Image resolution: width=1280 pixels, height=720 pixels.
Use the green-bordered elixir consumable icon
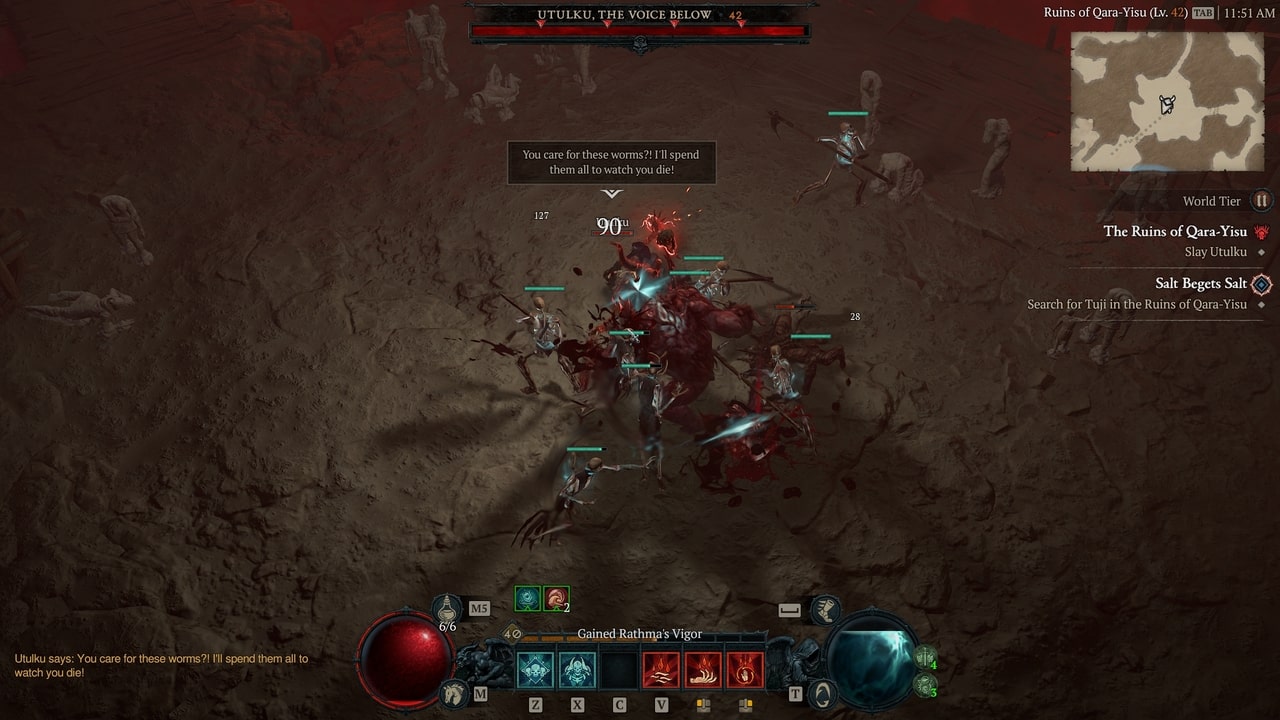[x=528, y=597]
